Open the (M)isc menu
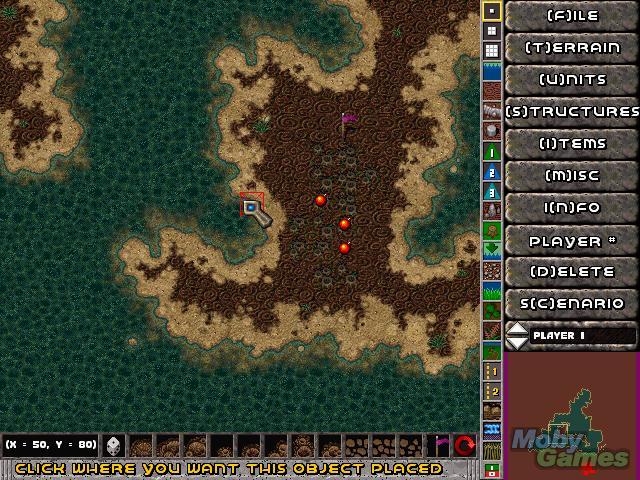640x480 pixels. tap(573, 175)
